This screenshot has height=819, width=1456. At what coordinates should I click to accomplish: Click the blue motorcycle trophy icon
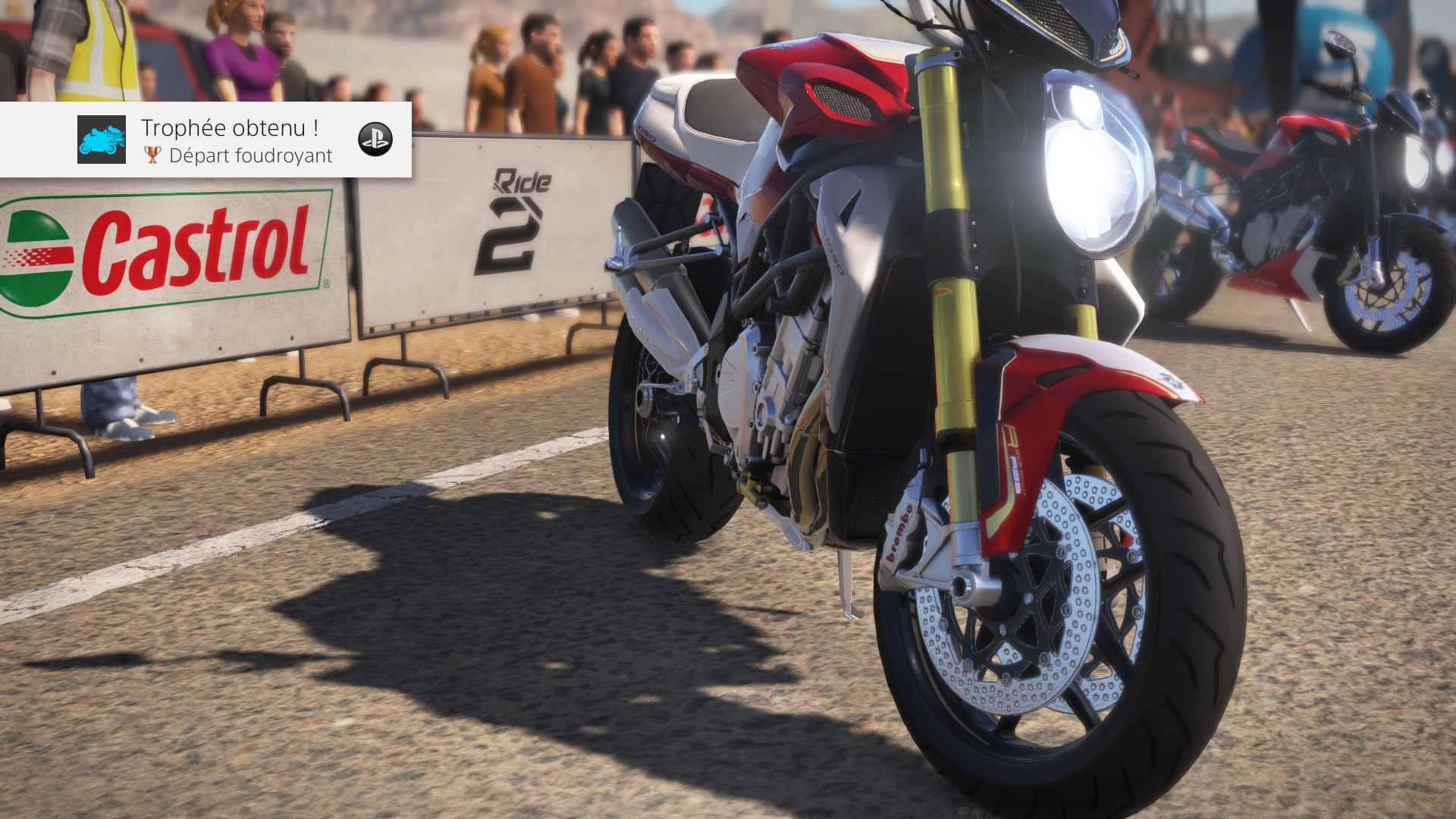pos(102,140)
